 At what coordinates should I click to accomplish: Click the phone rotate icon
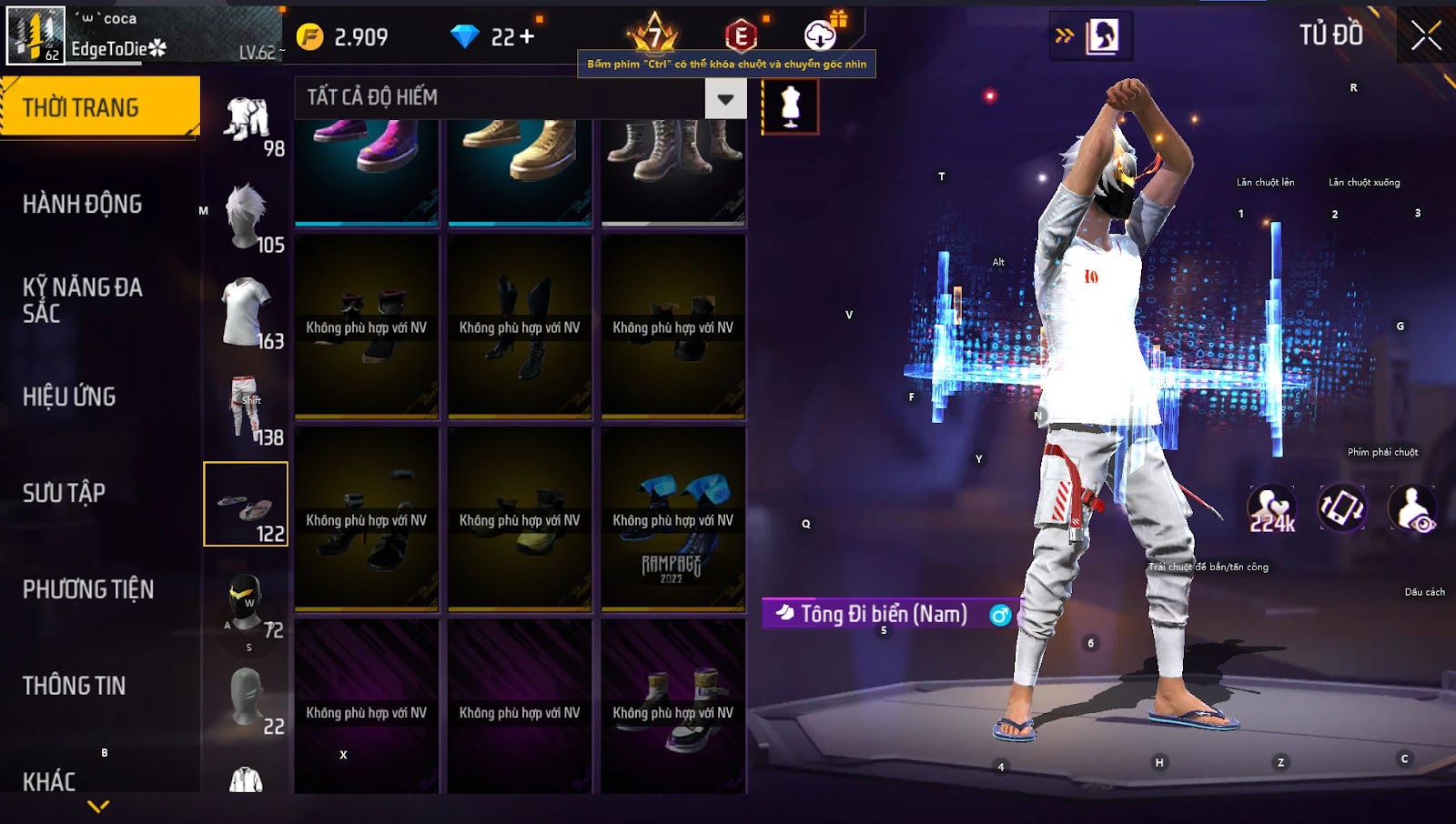point(1342,507)
